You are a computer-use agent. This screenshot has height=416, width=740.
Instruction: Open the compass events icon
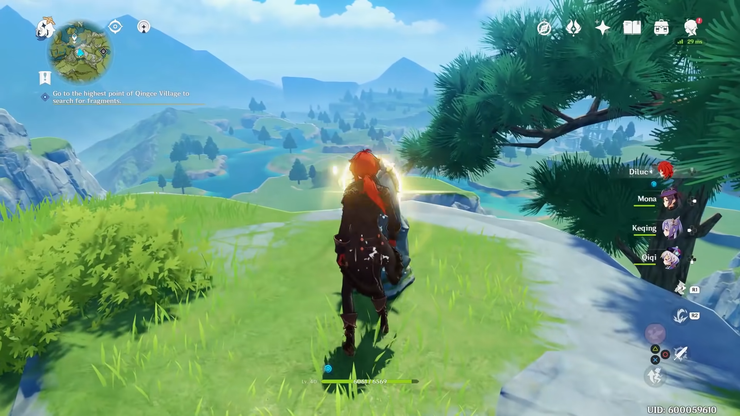tap(544, 28)
